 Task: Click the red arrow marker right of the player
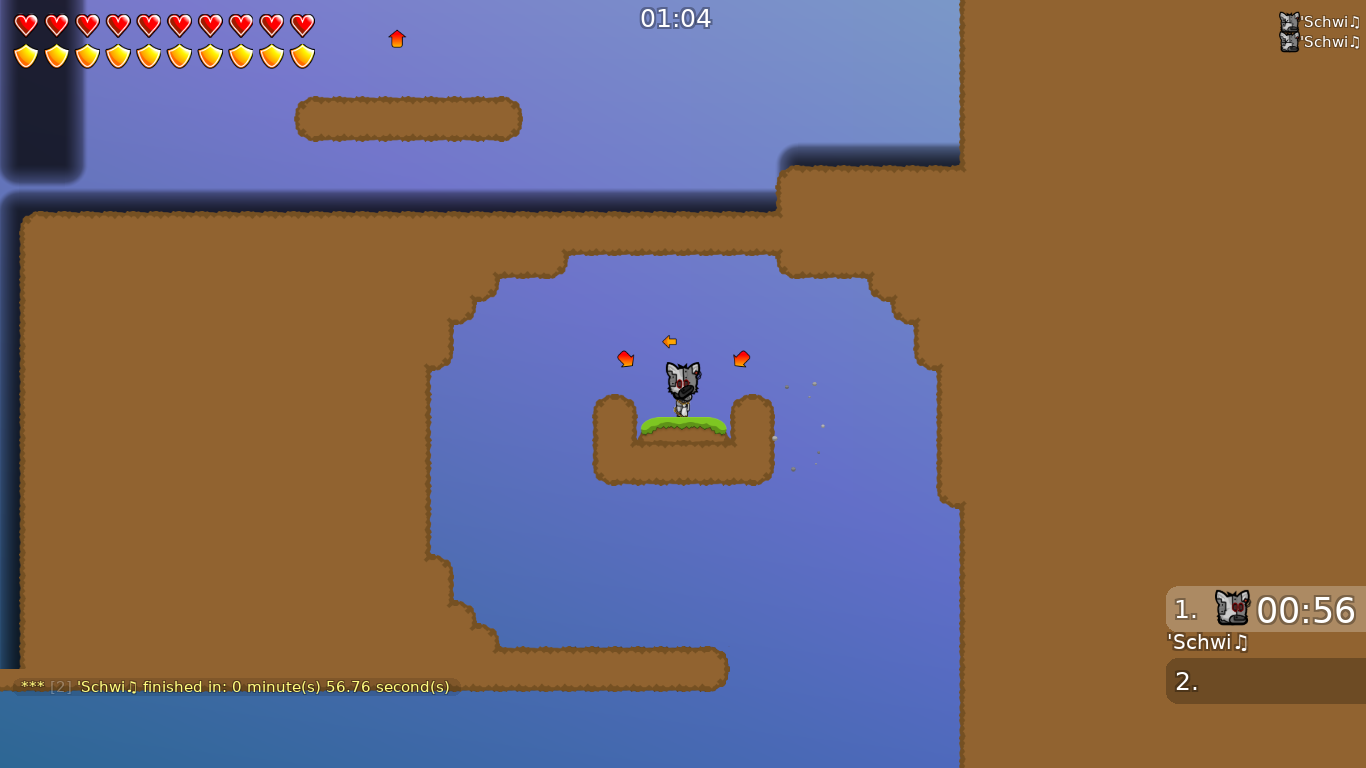741,357
